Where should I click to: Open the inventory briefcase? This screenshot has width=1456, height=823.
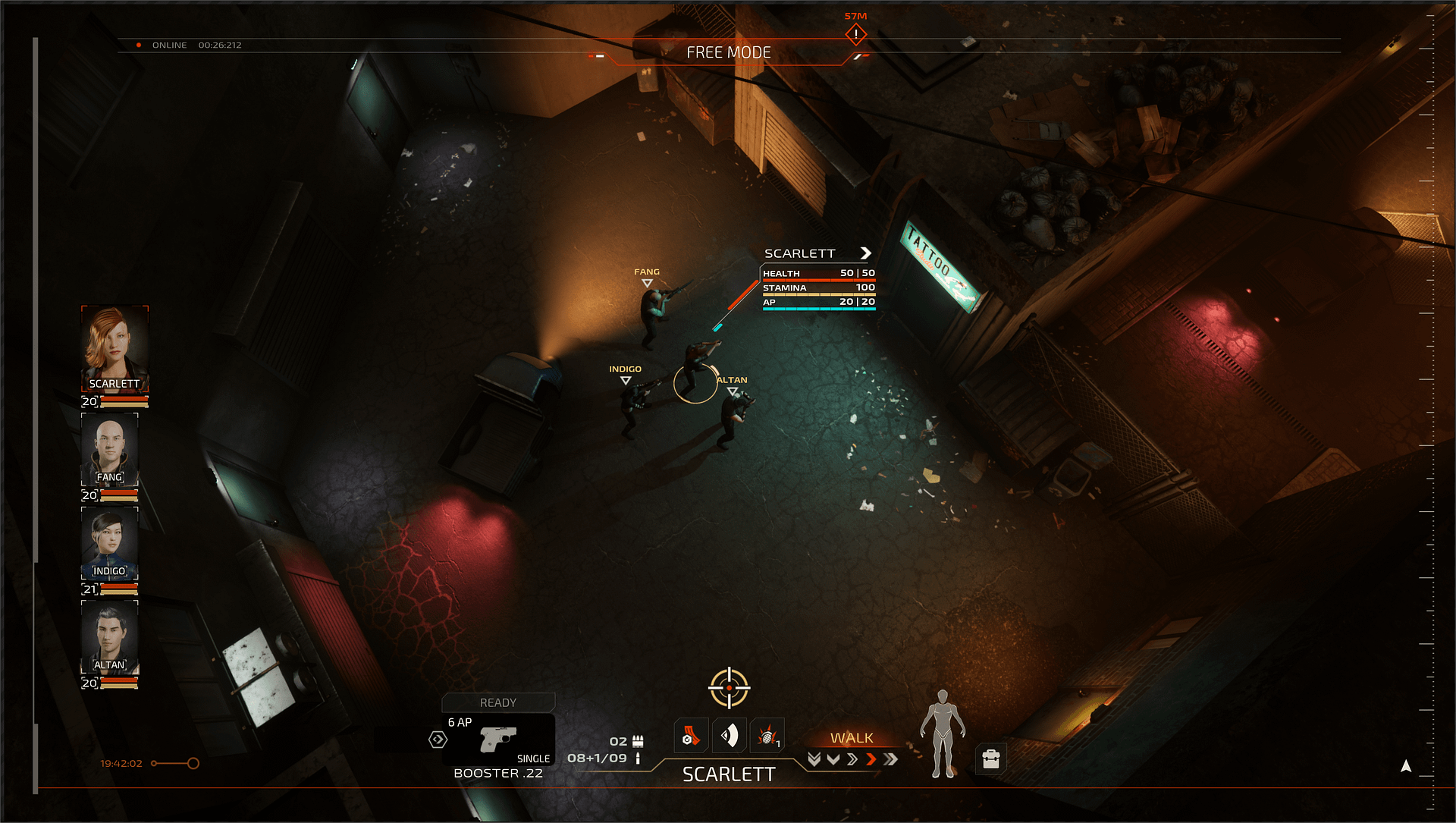pyautogui.click(x=990, y=759)
